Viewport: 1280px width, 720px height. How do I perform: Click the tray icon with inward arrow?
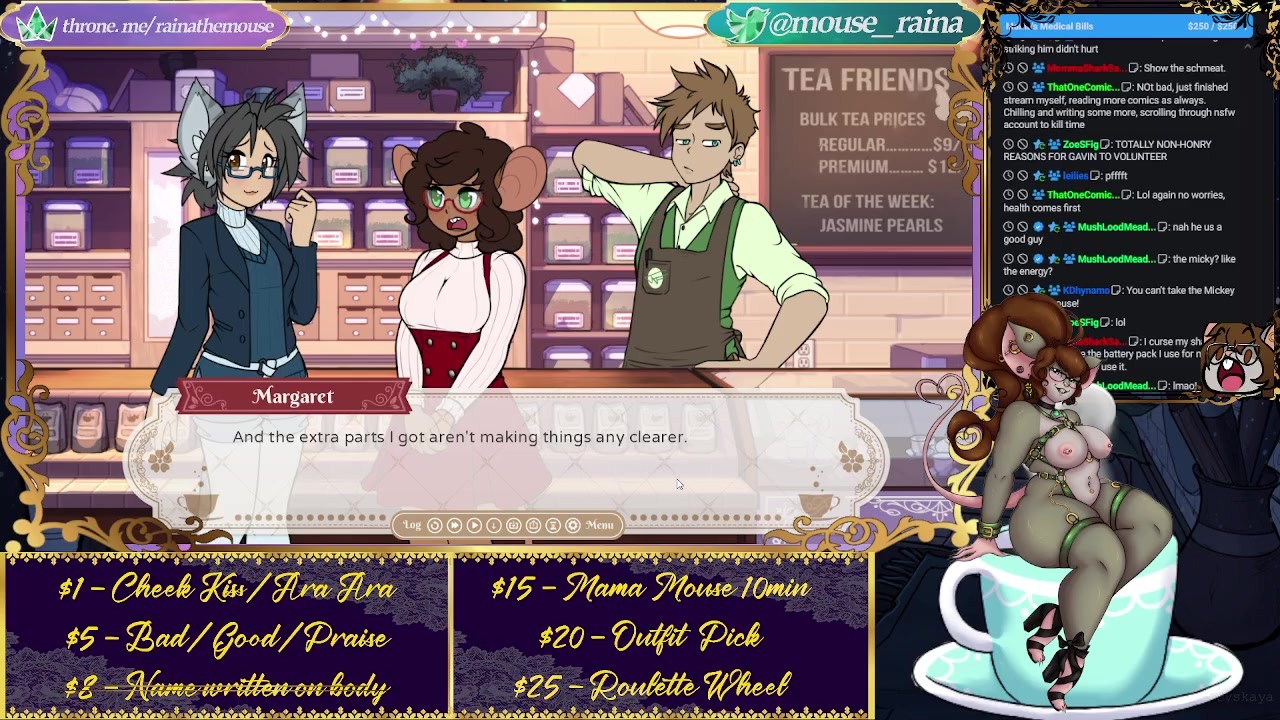point(514,525)
